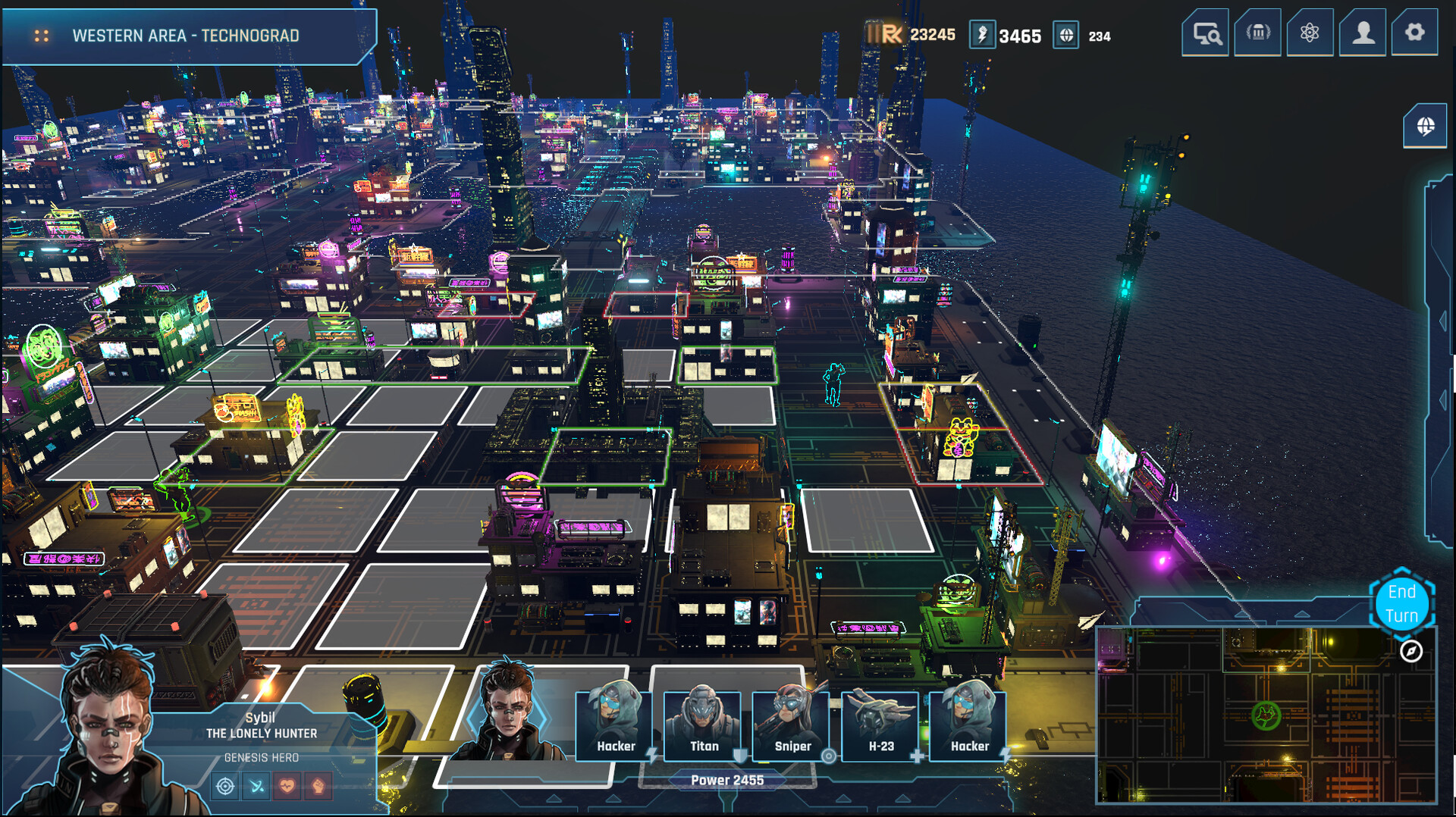
Task: Open the atom research button
Action: (x=1310, y=33)
